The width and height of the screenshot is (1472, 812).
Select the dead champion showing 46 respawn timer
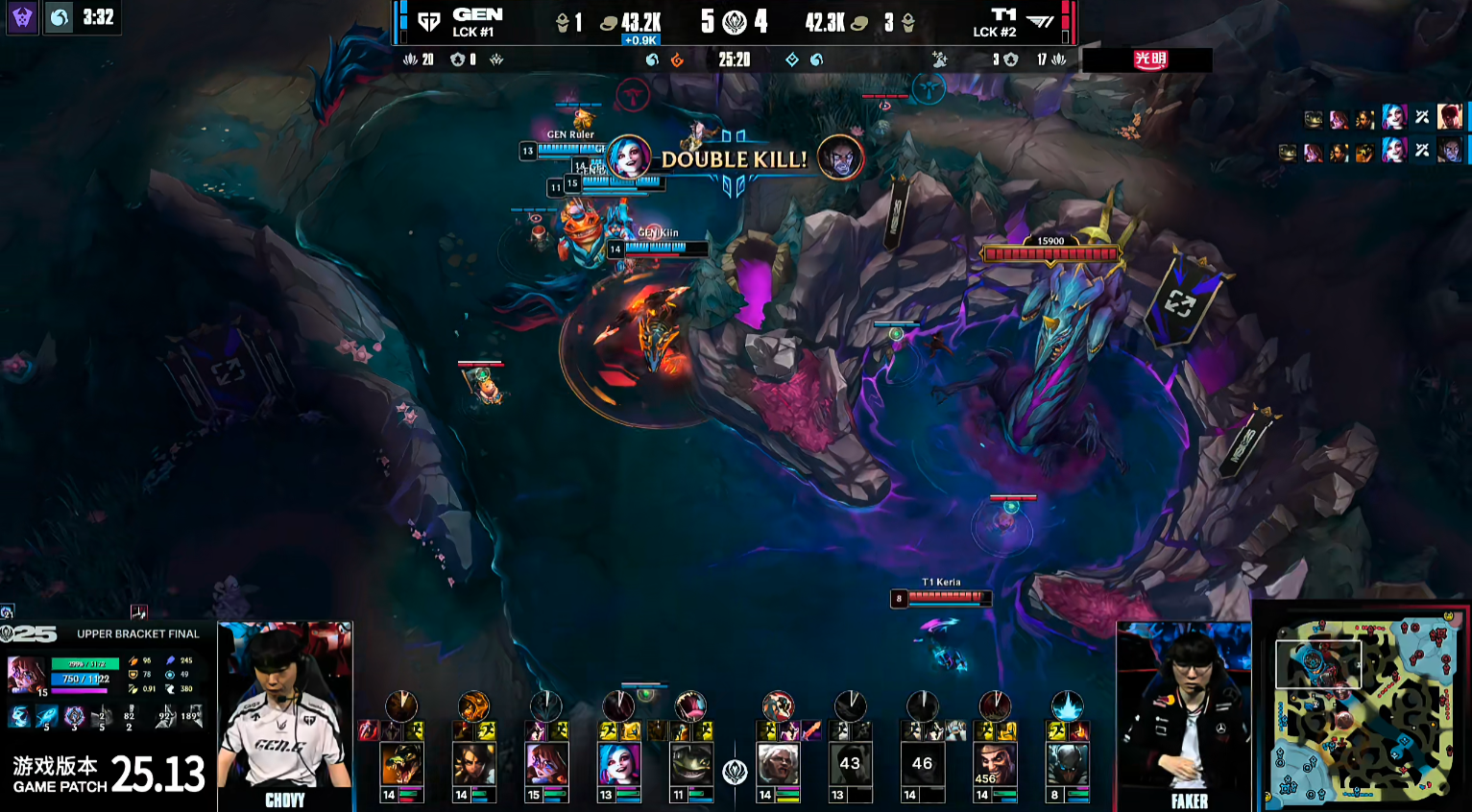click(x=922, y=765)
